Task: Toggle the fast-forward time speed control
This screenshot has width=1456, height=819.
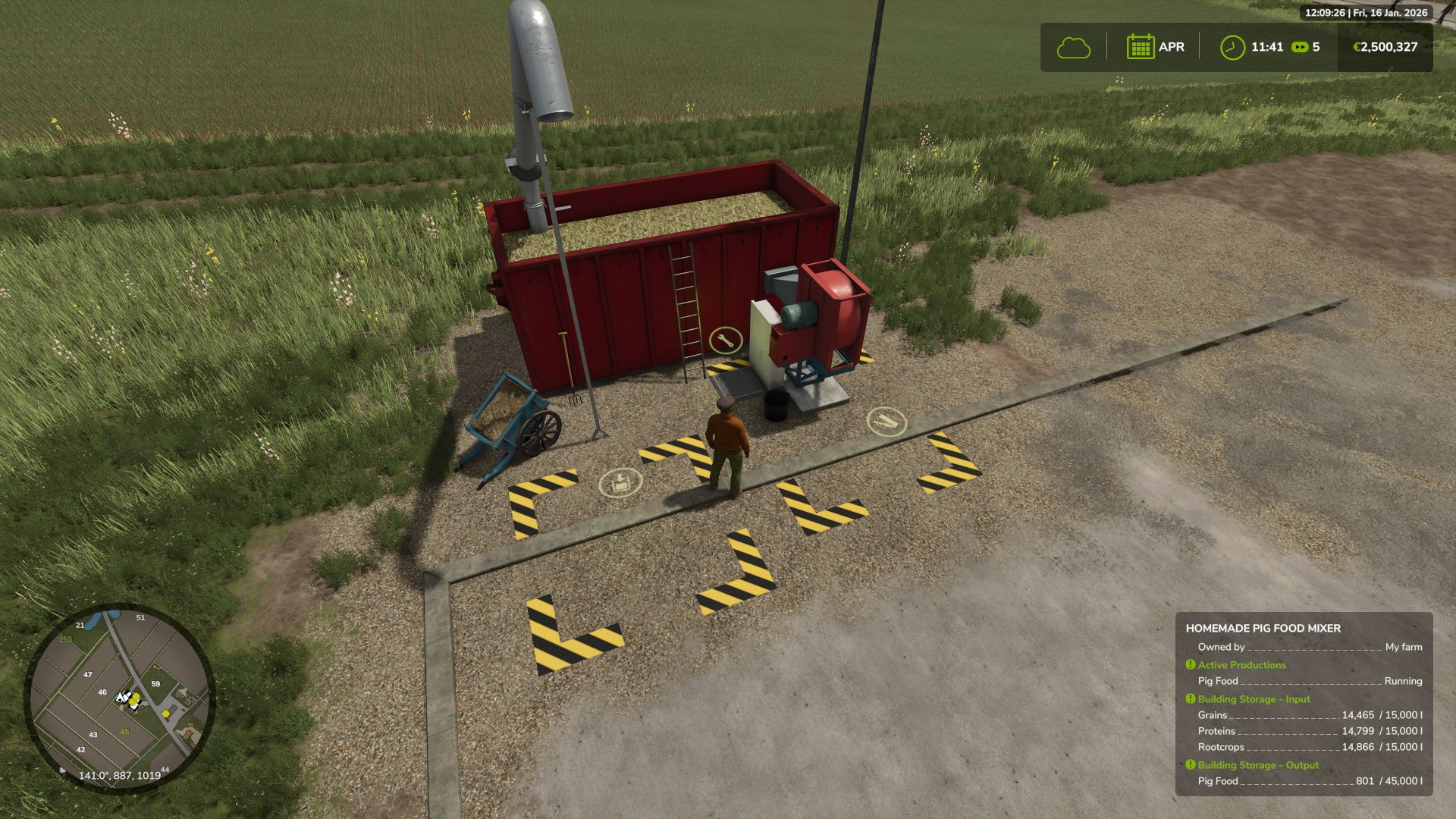Action: (1301, 47)
